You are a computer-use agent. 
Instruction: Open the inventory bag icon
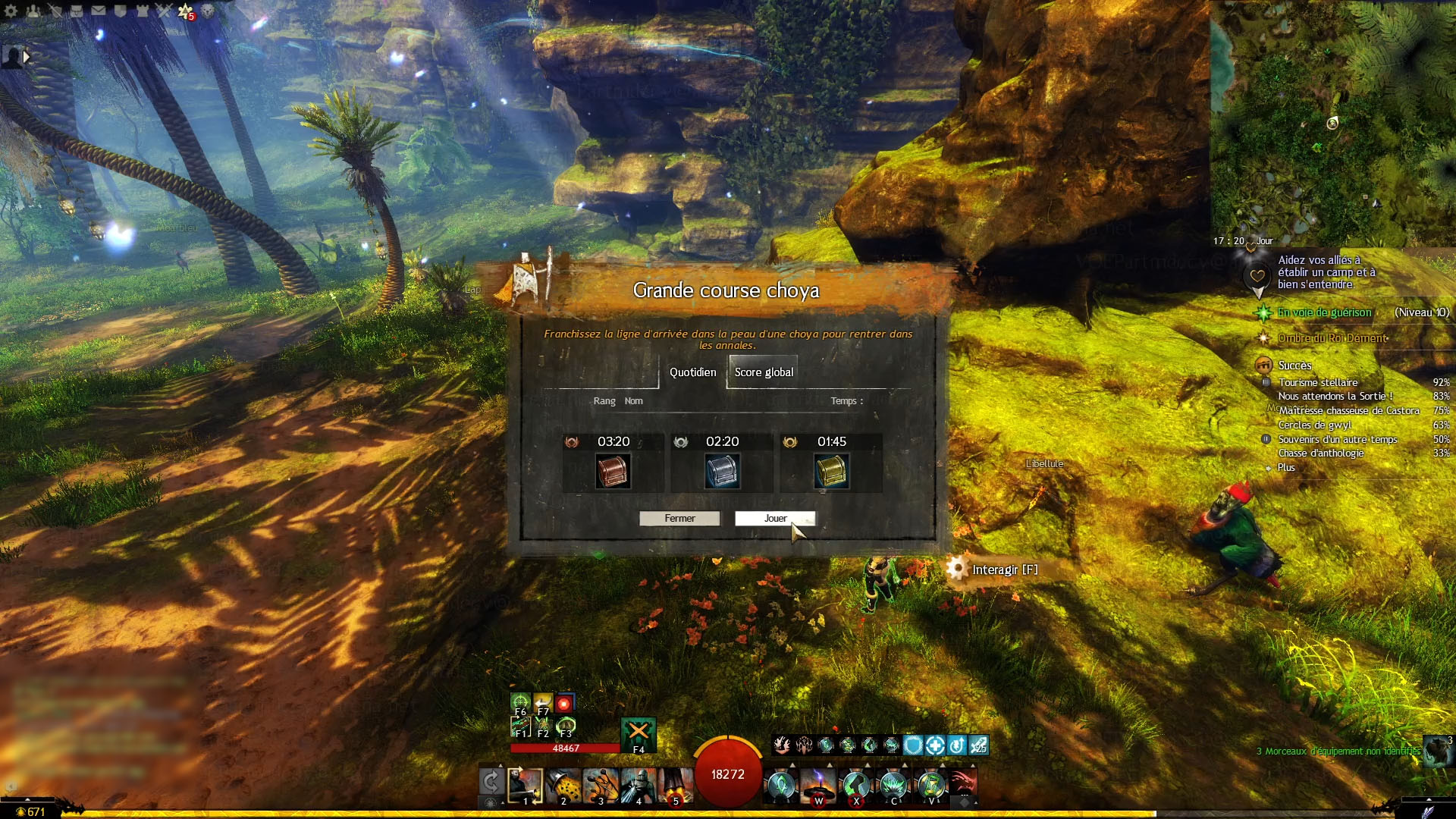77,11
